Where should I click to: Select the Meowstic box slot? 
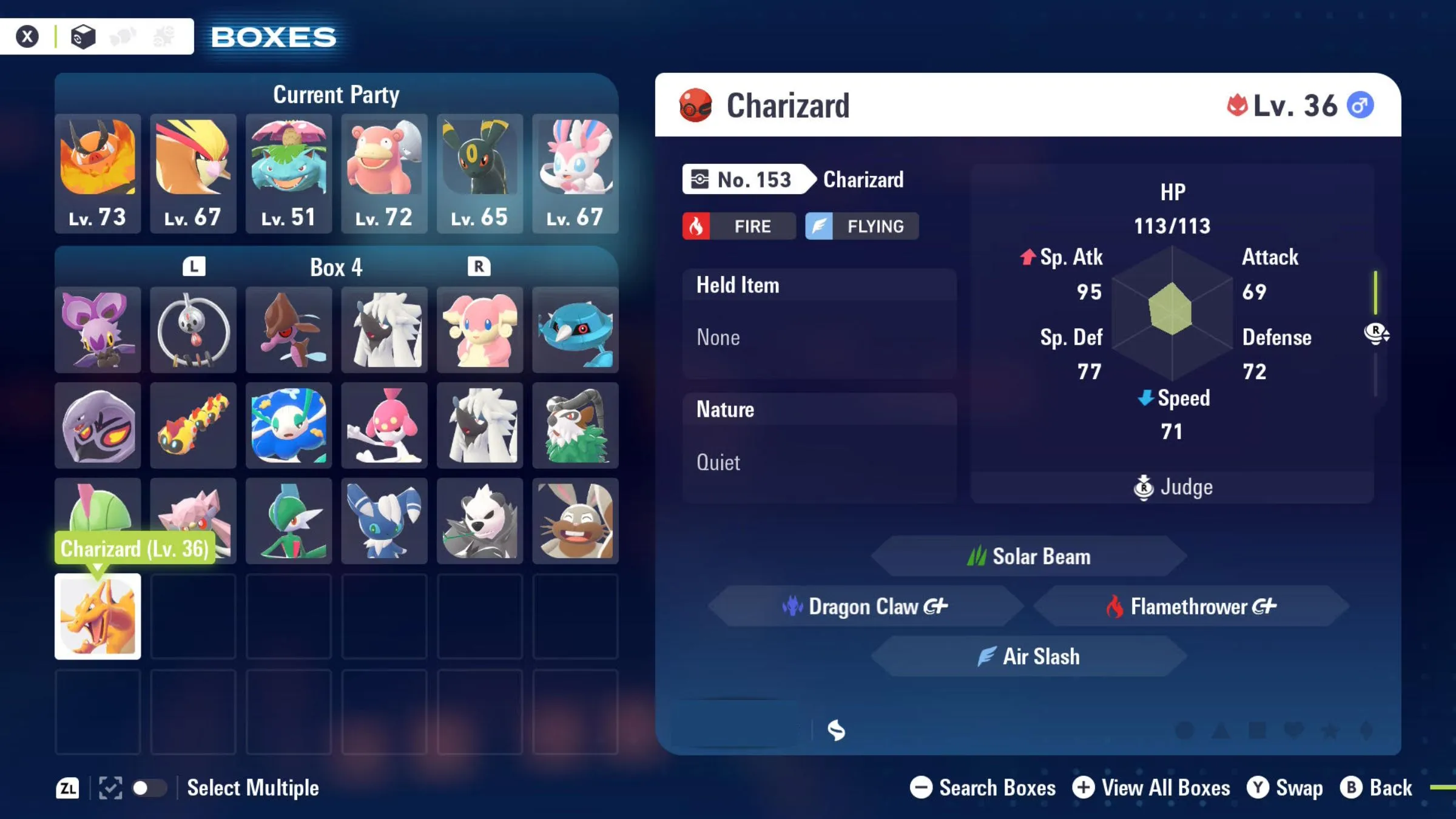coord(384,521)
